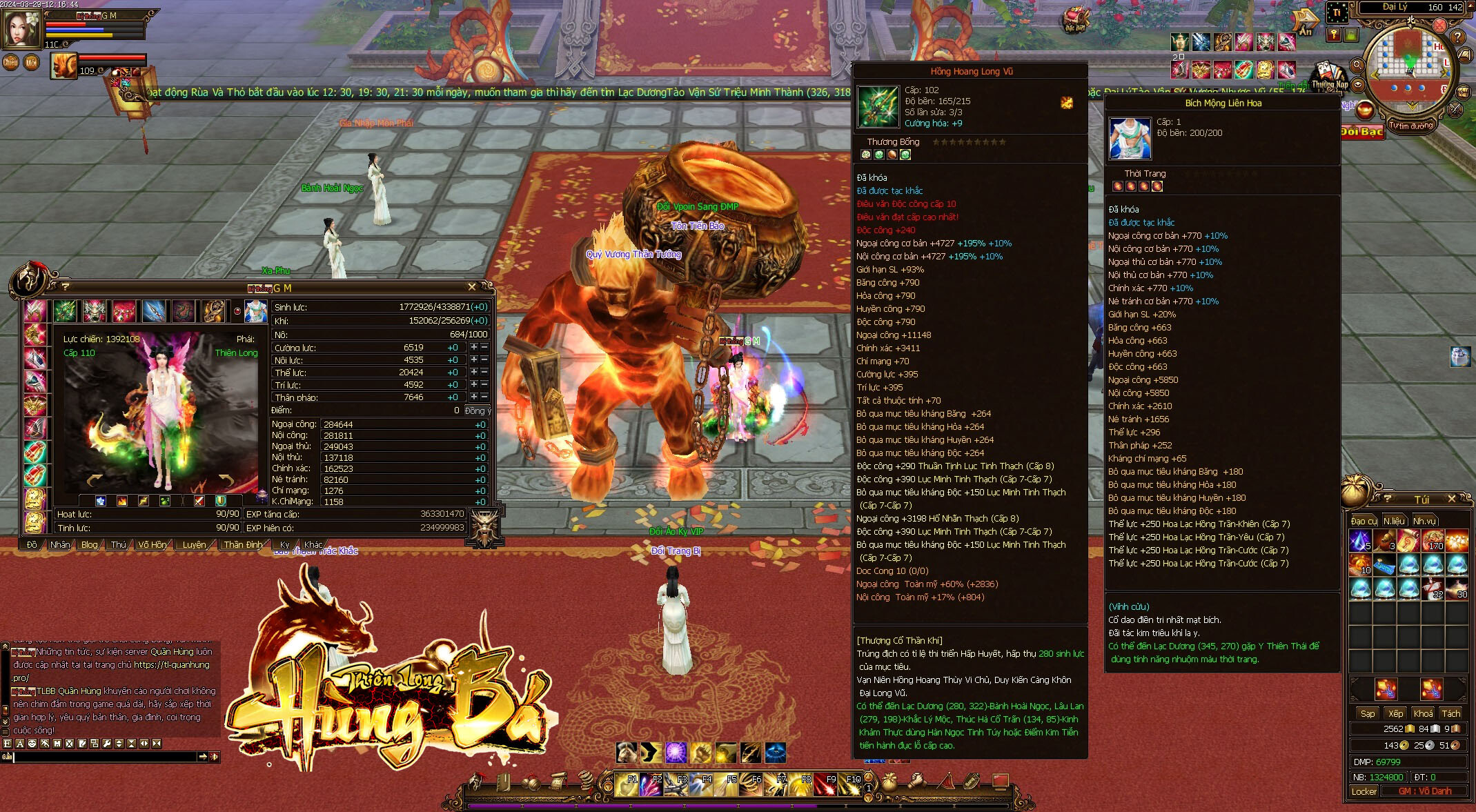1476x812 pixels.
Task: Confirm stat points with Đồng ý
Action: (x=478, y=410)
